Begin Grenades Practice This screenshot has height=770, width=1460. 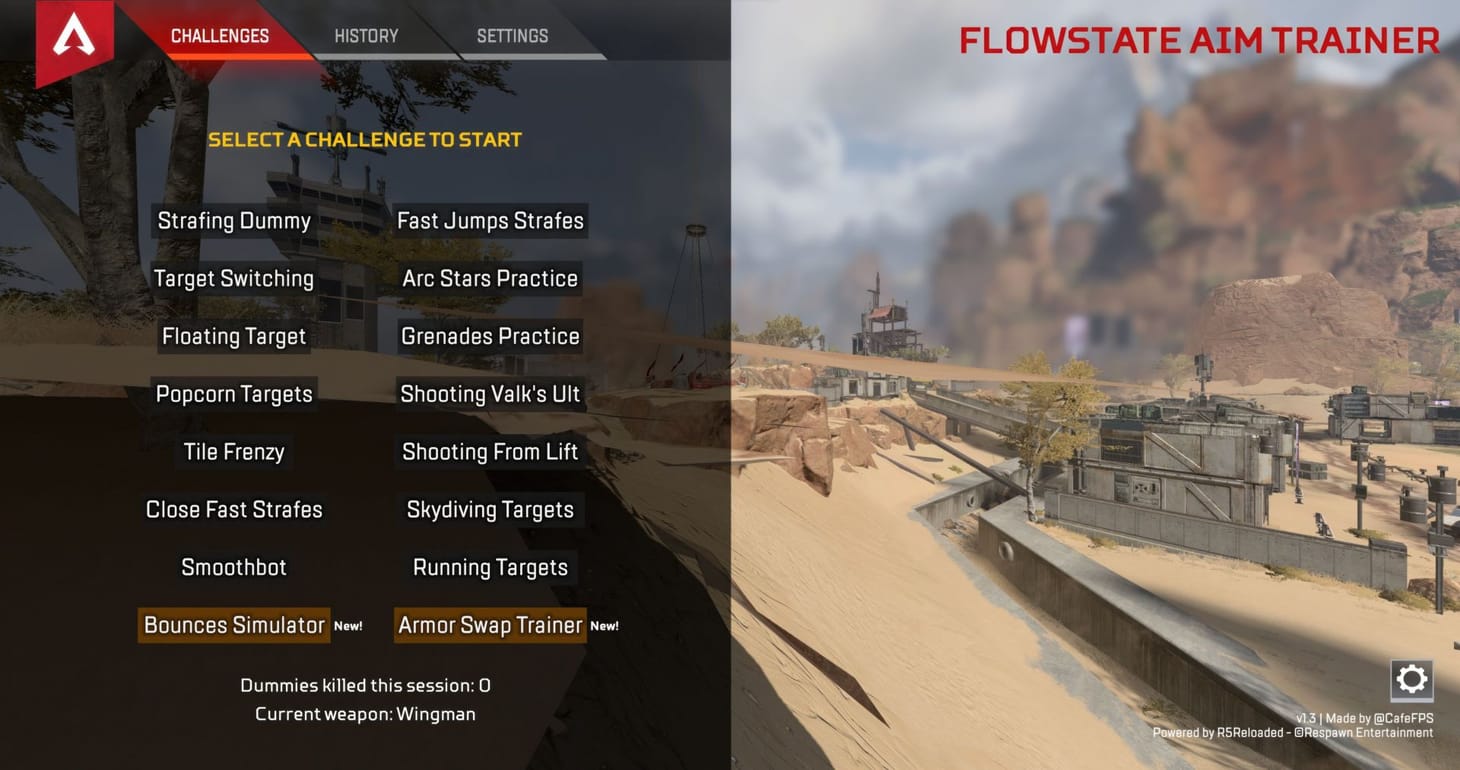(x=490, y=336)
